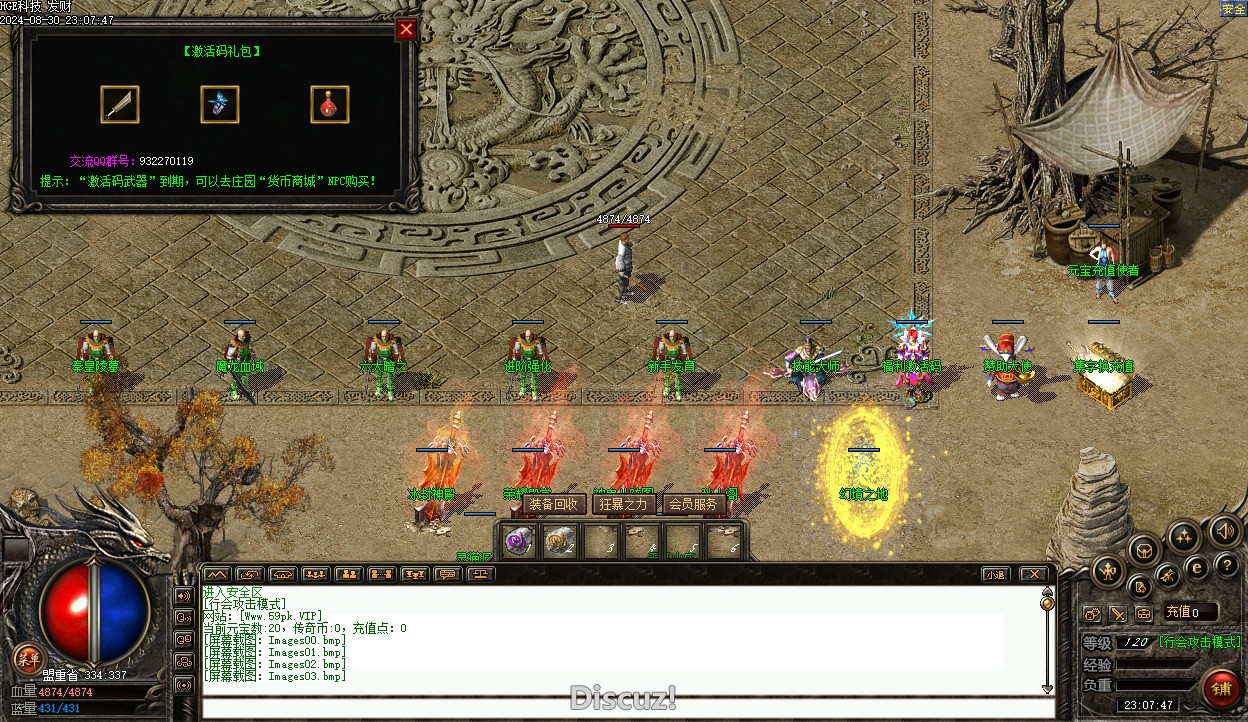The height and width of the screenshot is (722, 1248).
Task: Toggle sound with the speaker icon
Action: pyautogui.click(x=1224, y=530)
